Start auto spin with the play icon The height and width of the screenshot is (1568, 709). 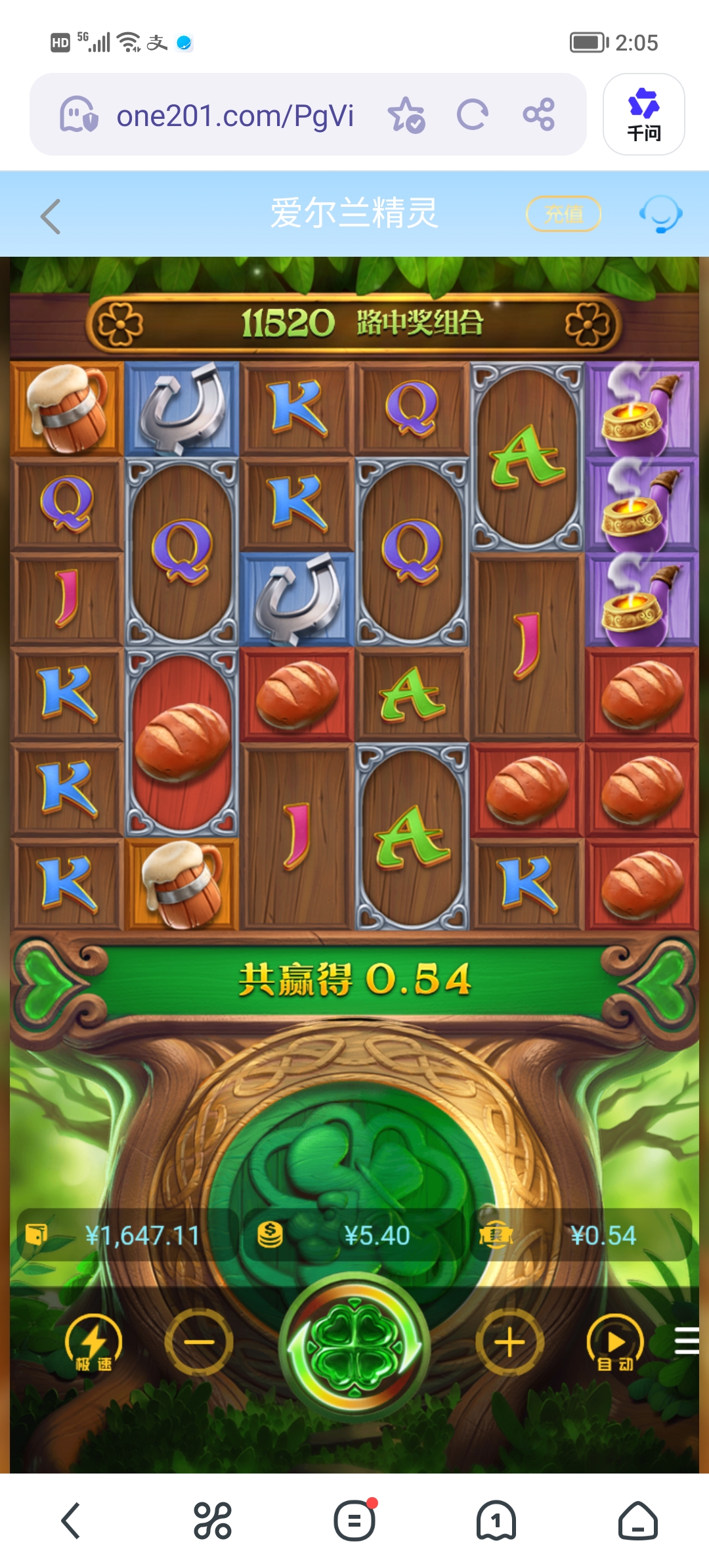click(x=614, y=1343)
